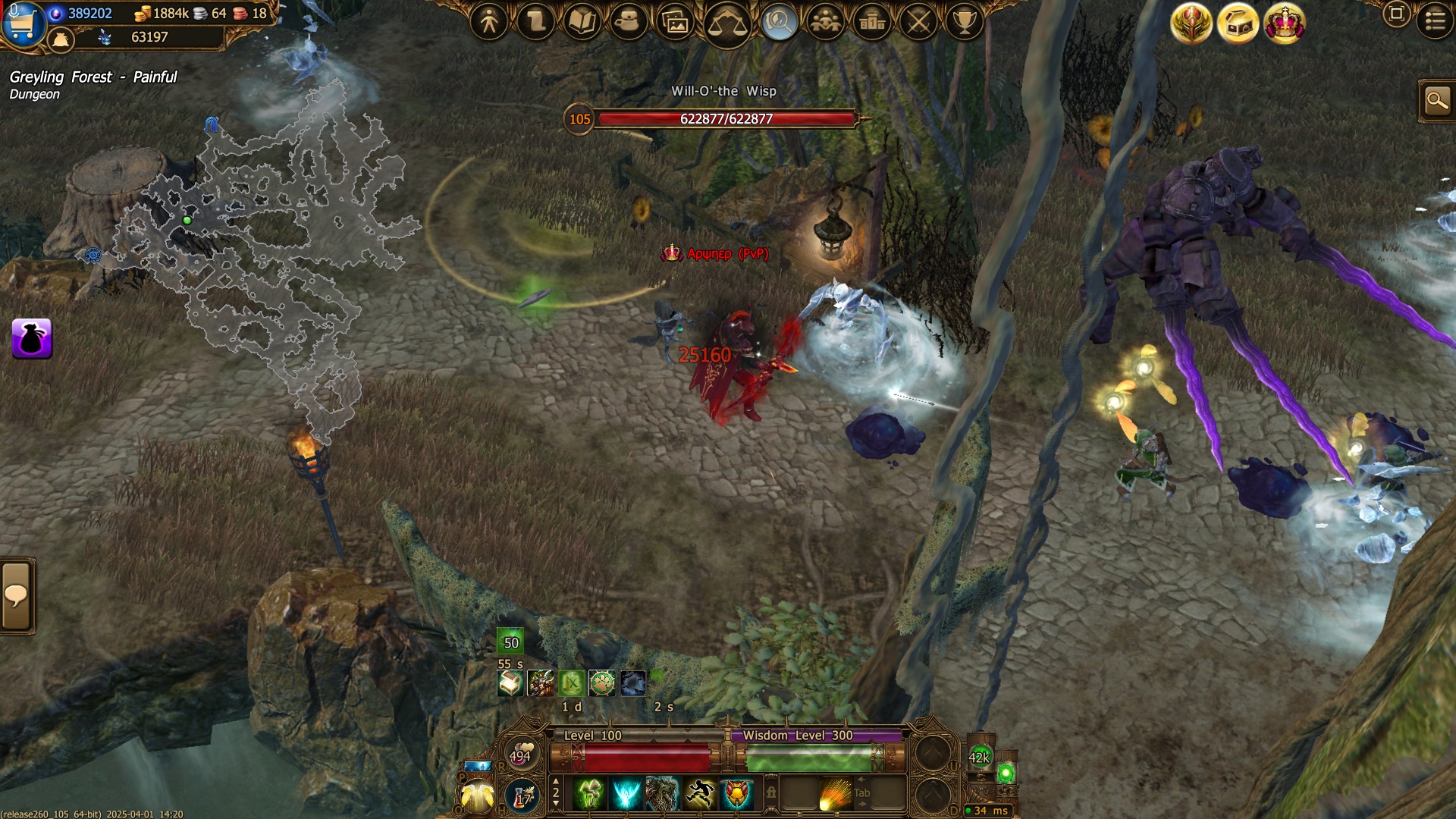Screen dimensions: 1456x819
Task: Click the magnifying glass search panel button
Action: click(x=1437, y=101)
